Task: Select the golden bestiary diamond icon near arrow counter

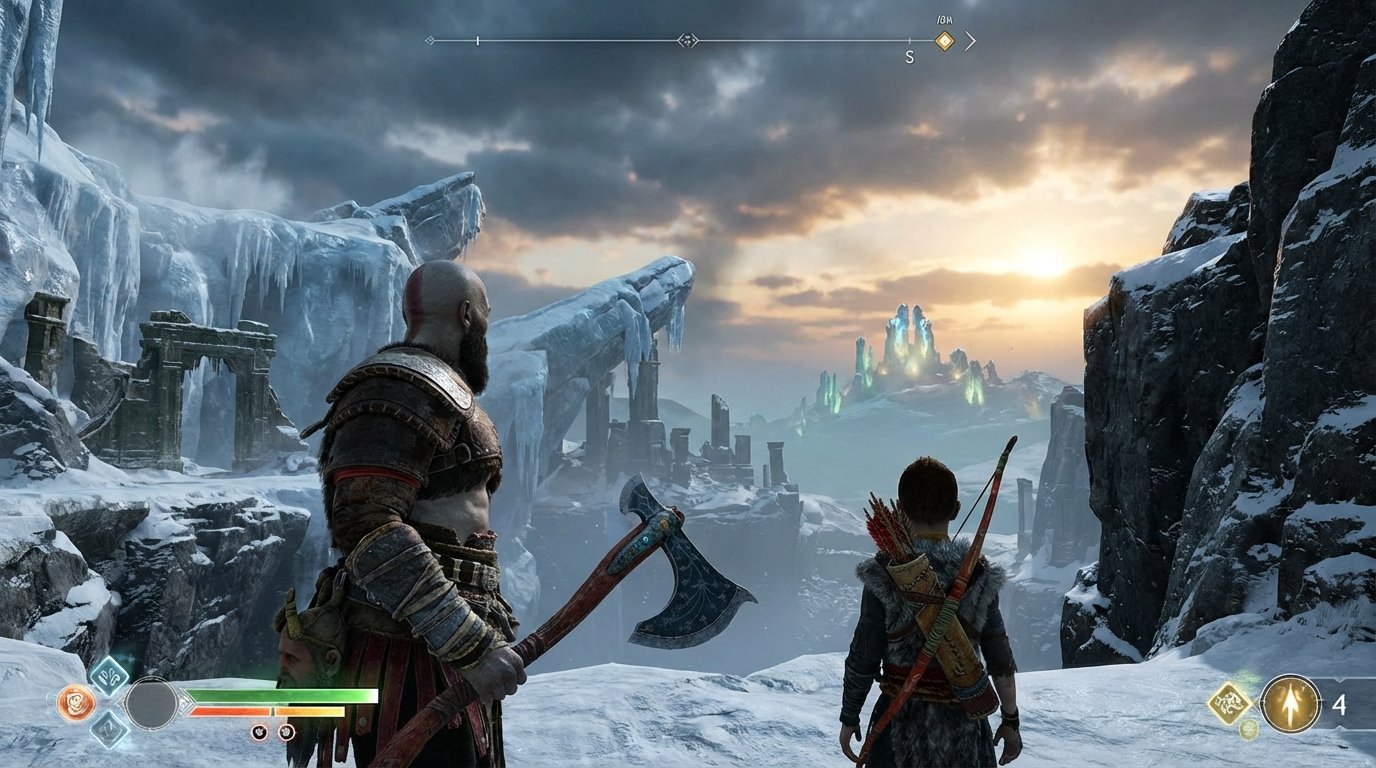Action: tap(1230, 702)
